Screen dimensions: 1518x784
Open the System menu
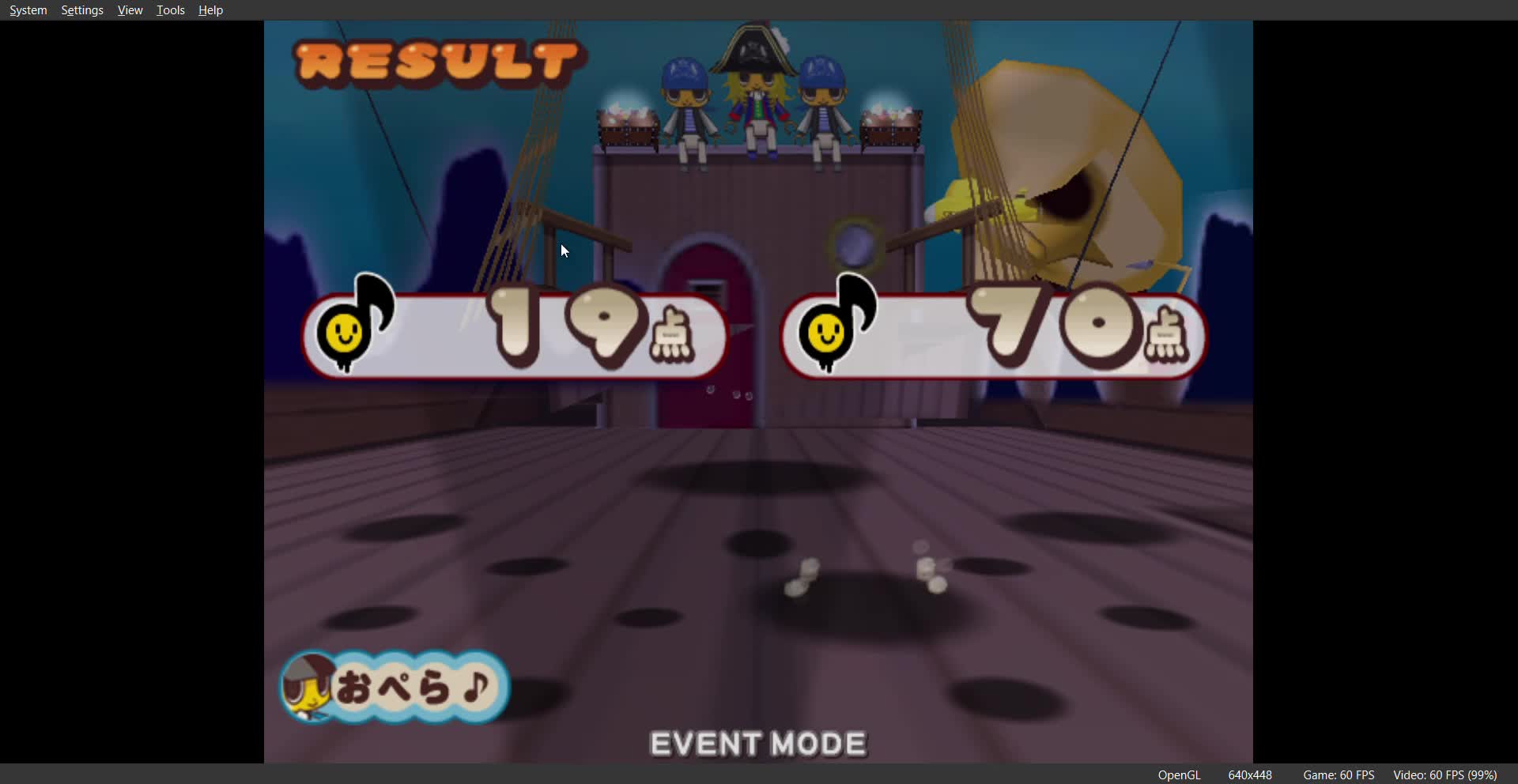[x=27, y=9]
